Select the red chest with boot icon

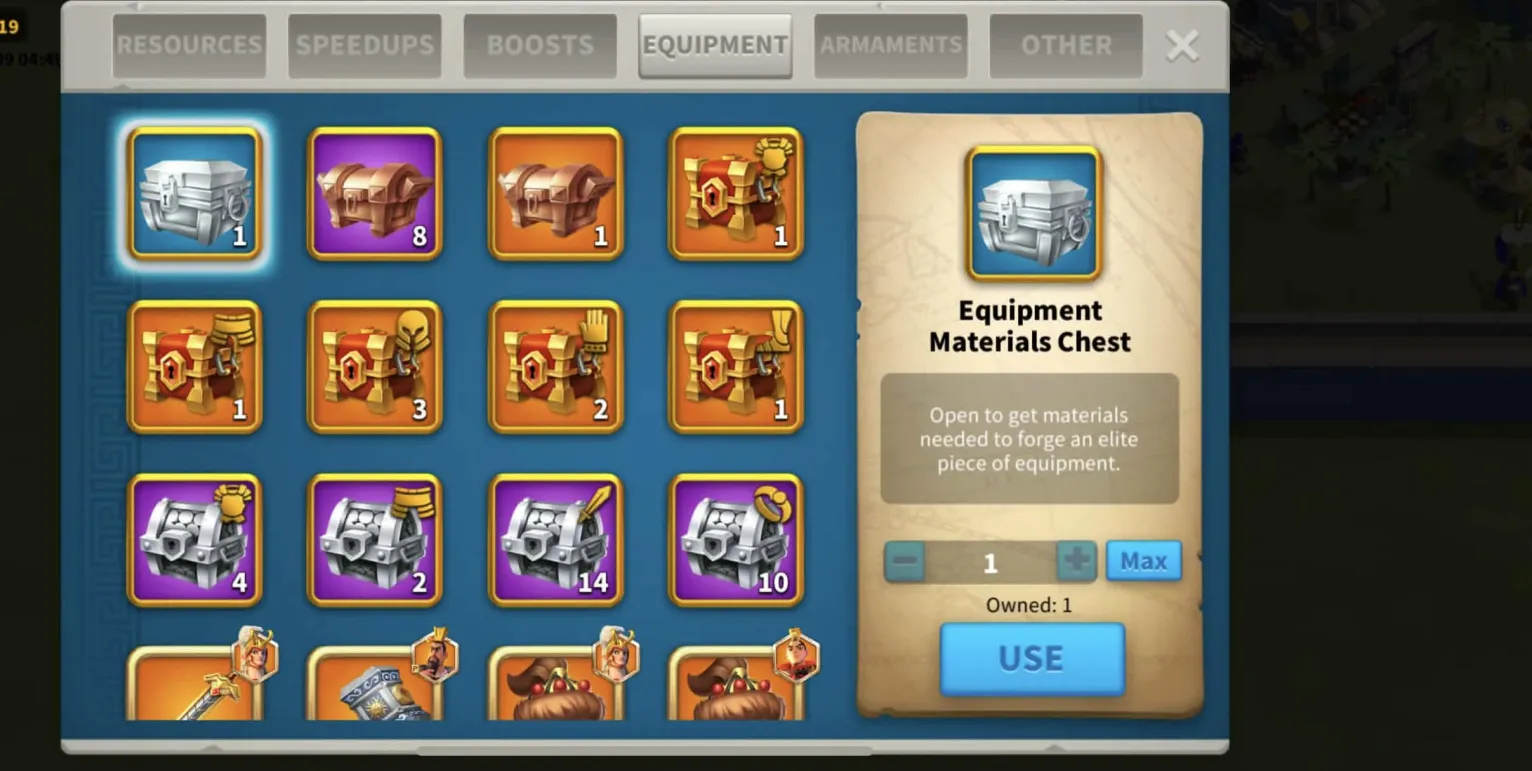tap(735, 367)
